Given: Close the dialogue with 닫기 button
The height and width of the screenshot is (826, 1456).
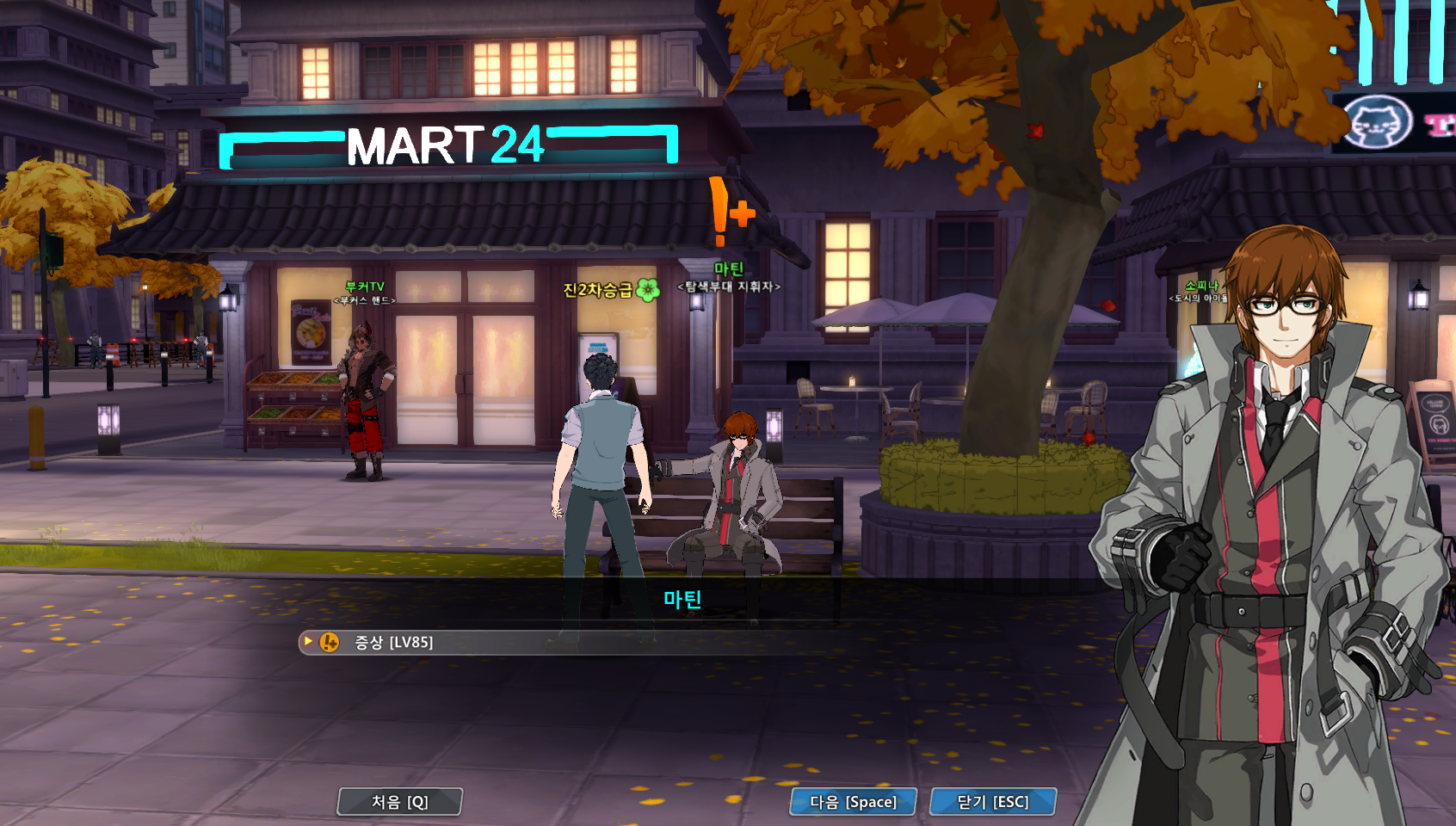Looking at the screenshot, I should 992,802.
